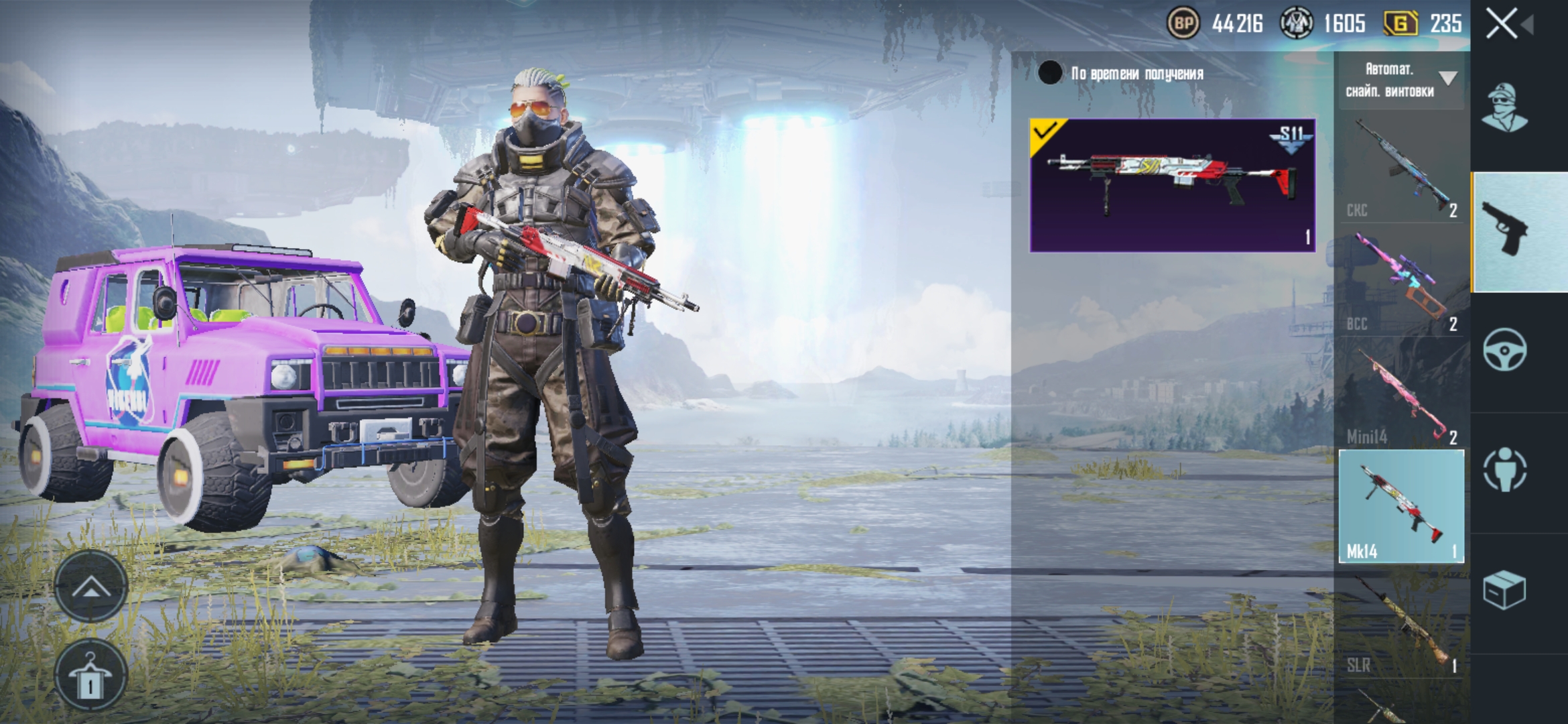Choose the ВСС weapon entry
This screenshot has width=1568, height=724.
(1400, 282)
